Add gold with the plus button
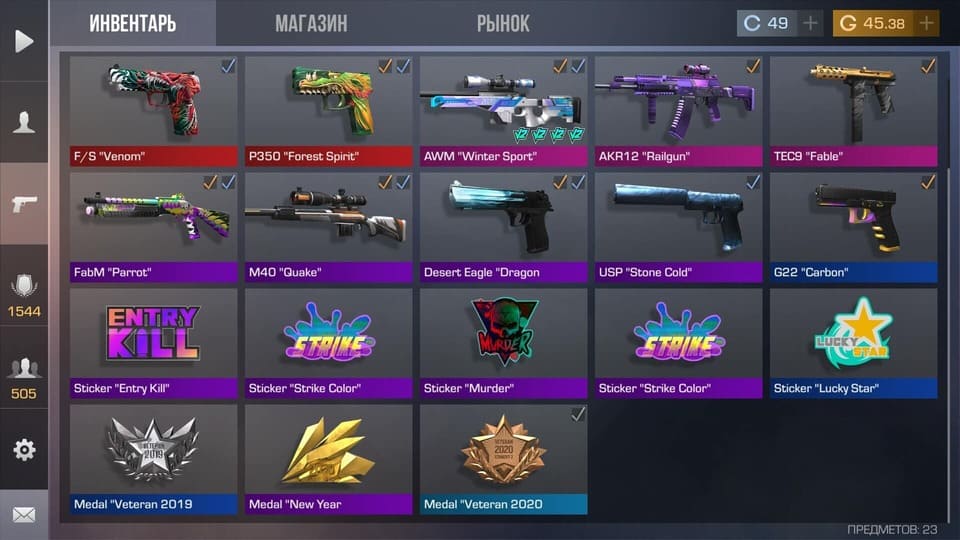 (926, 23)
